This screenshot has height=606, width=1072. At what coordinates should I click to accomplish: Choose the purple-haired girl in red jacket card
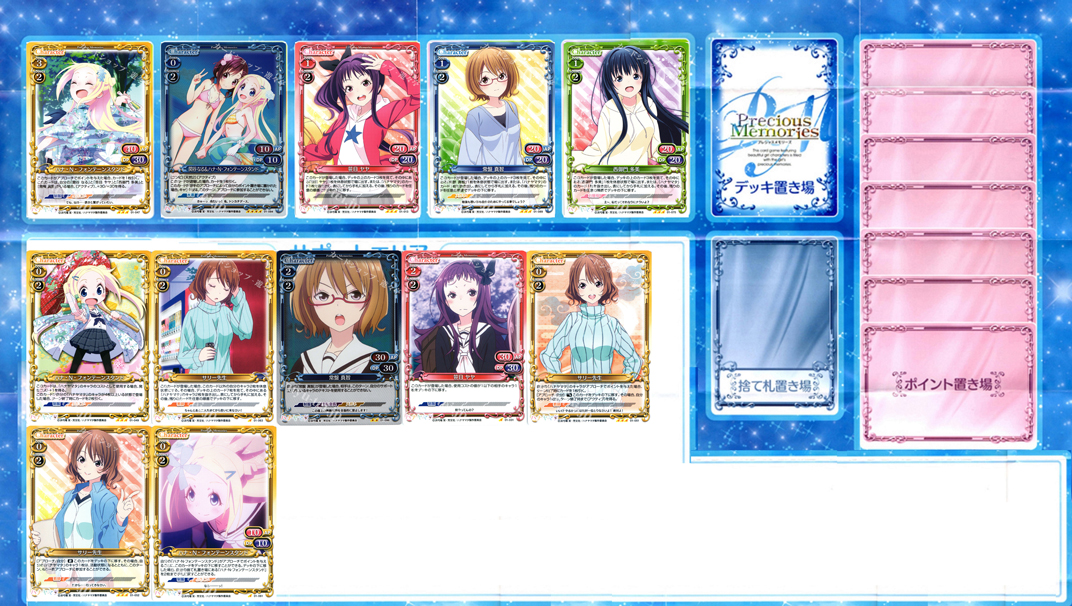(x=357, y=130)
